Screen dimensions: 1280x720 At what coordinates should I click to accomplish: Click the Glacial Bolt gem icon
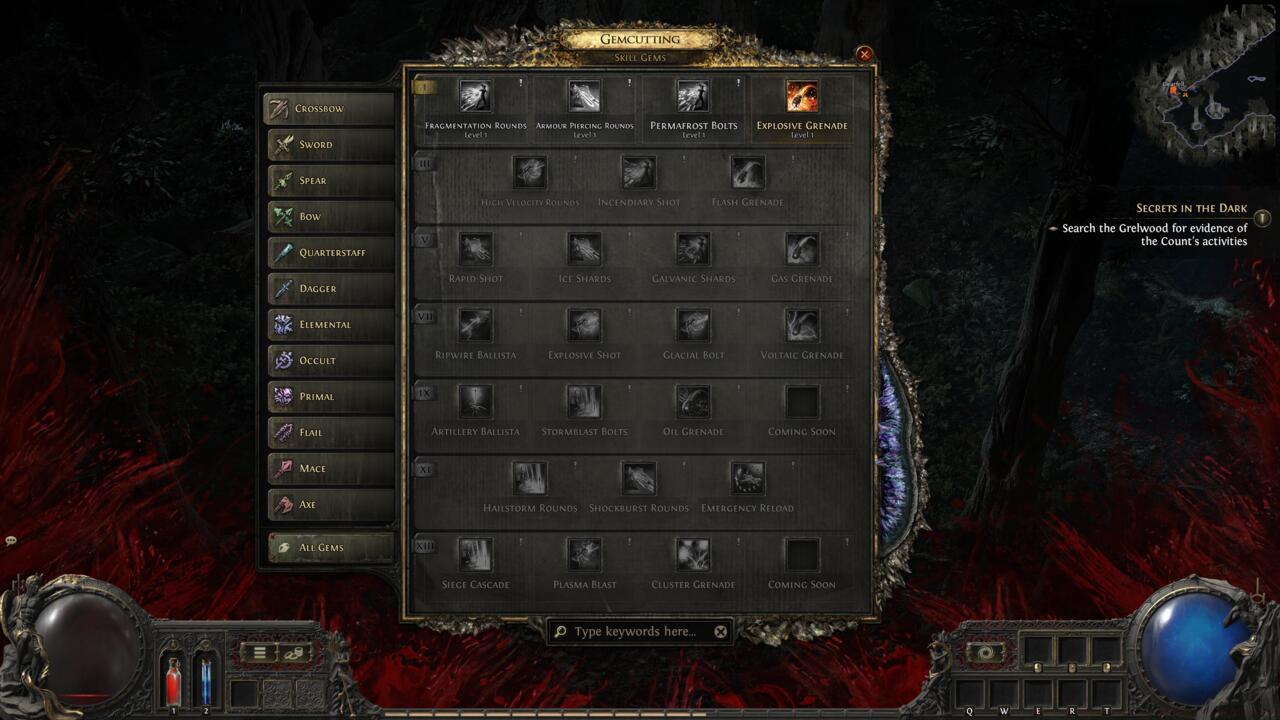pos(694,325)
